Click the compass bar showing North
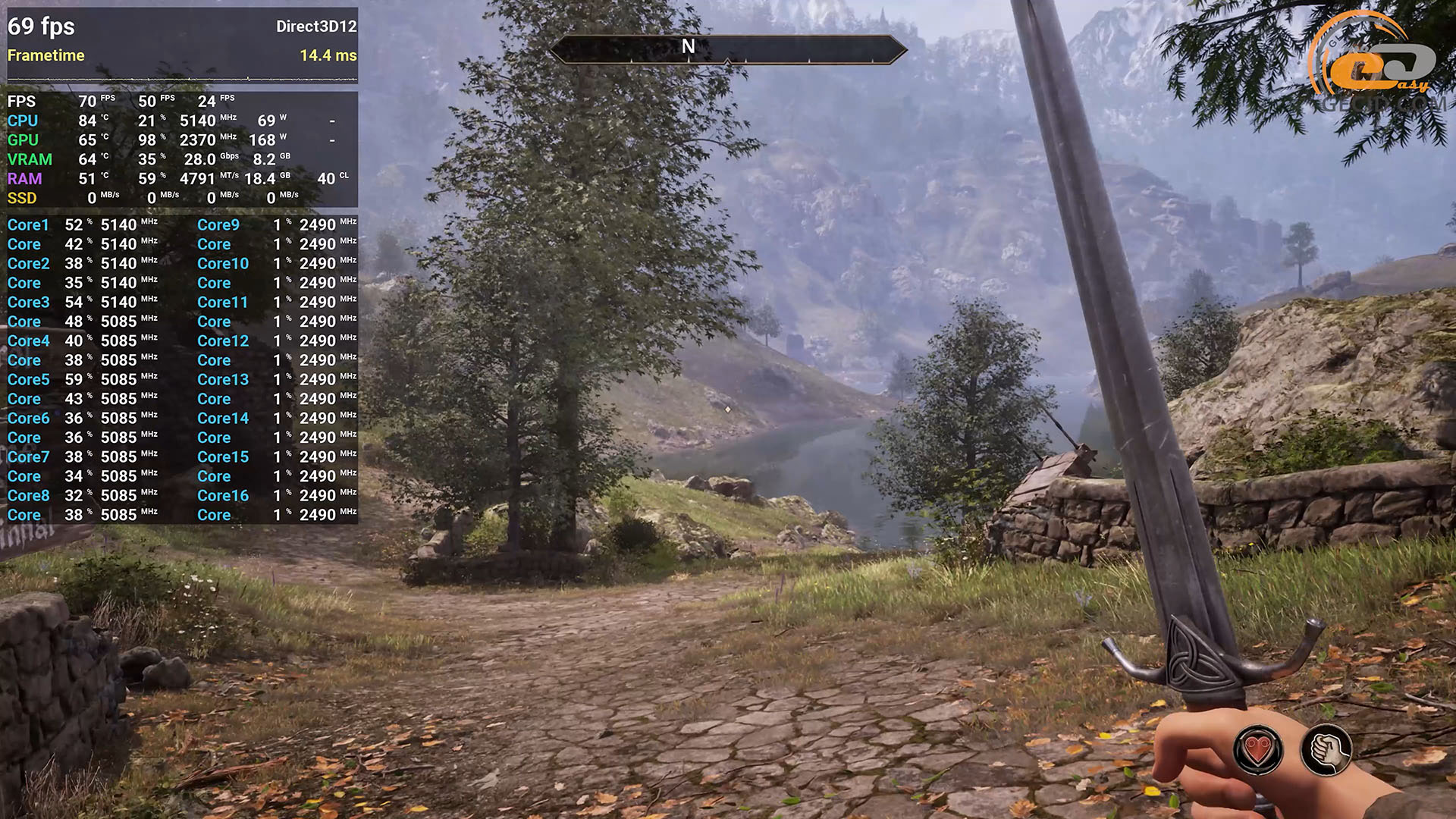1456x819 pixels. 727,49
